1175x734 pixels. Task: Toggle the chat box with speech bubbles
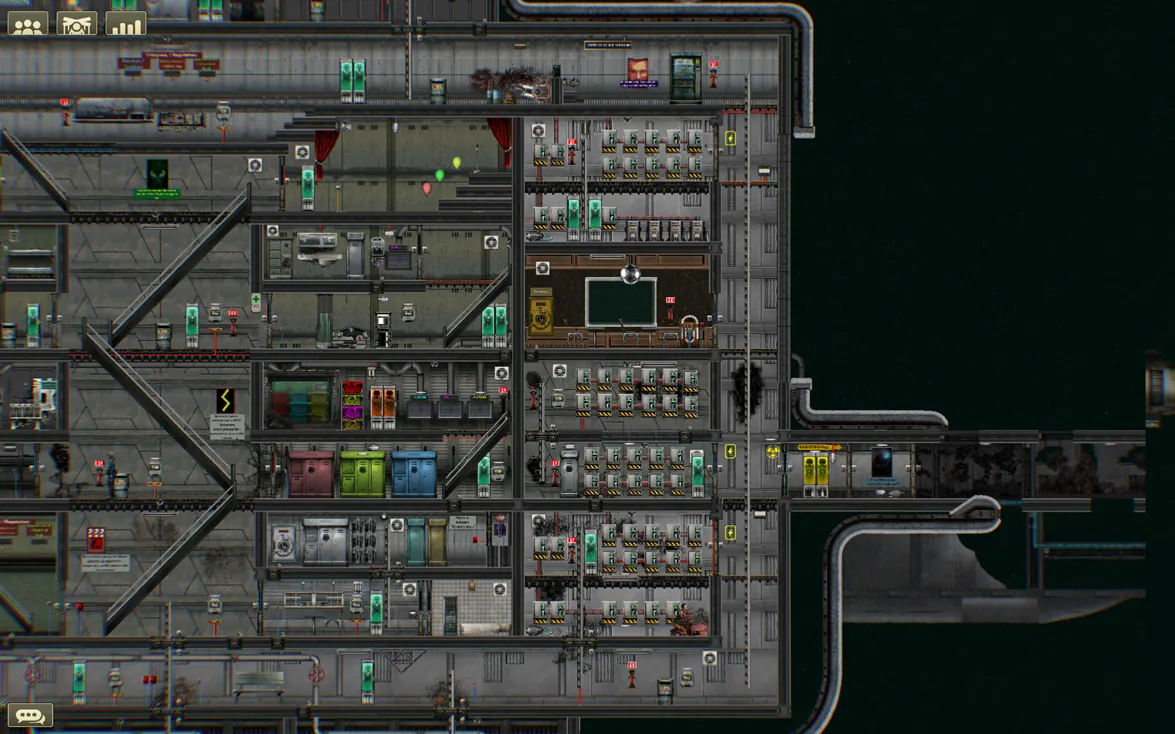tap(30, 715)
